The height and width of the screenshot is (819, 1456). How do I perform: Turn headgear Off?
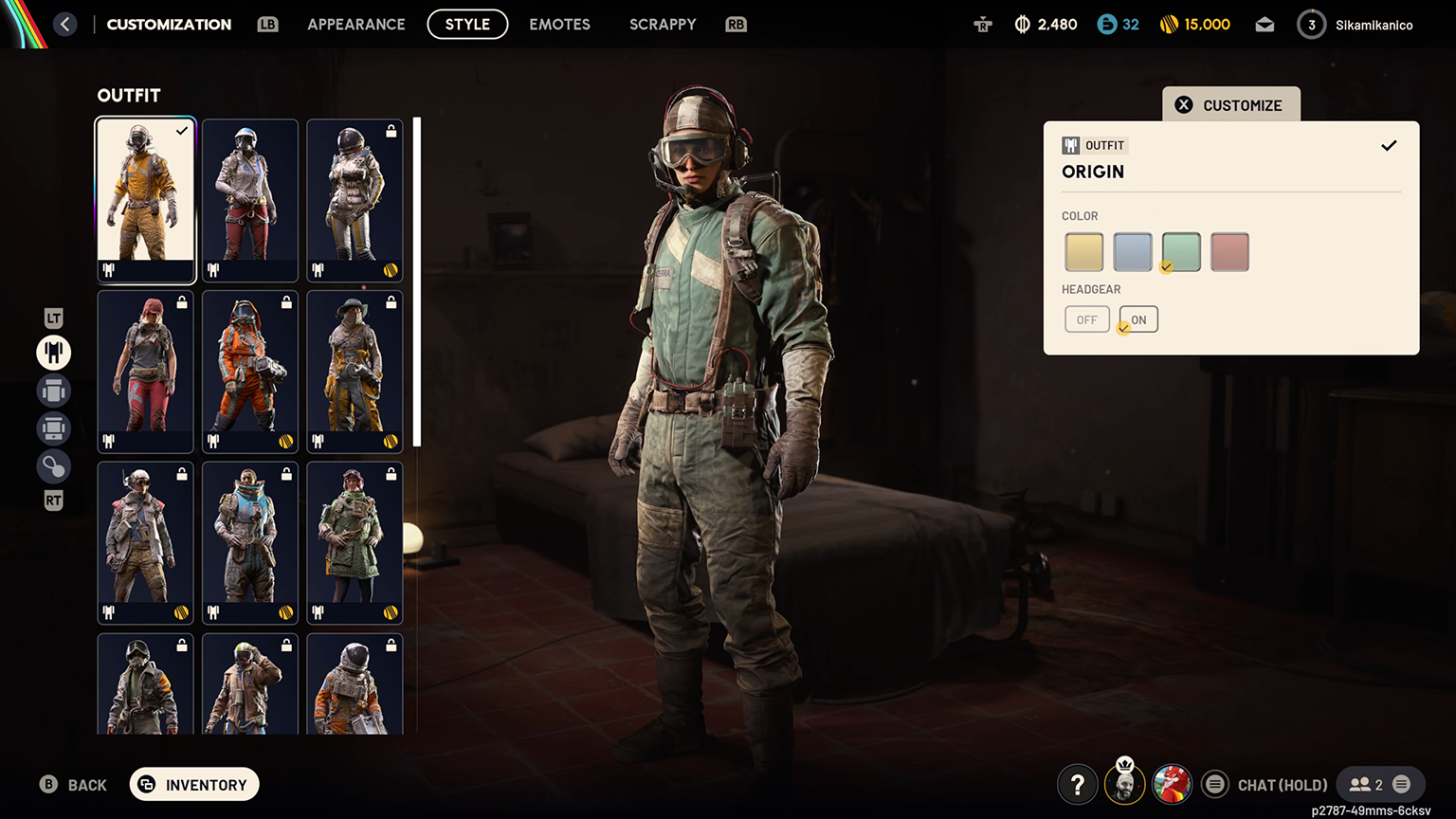tap(1086, 319)
